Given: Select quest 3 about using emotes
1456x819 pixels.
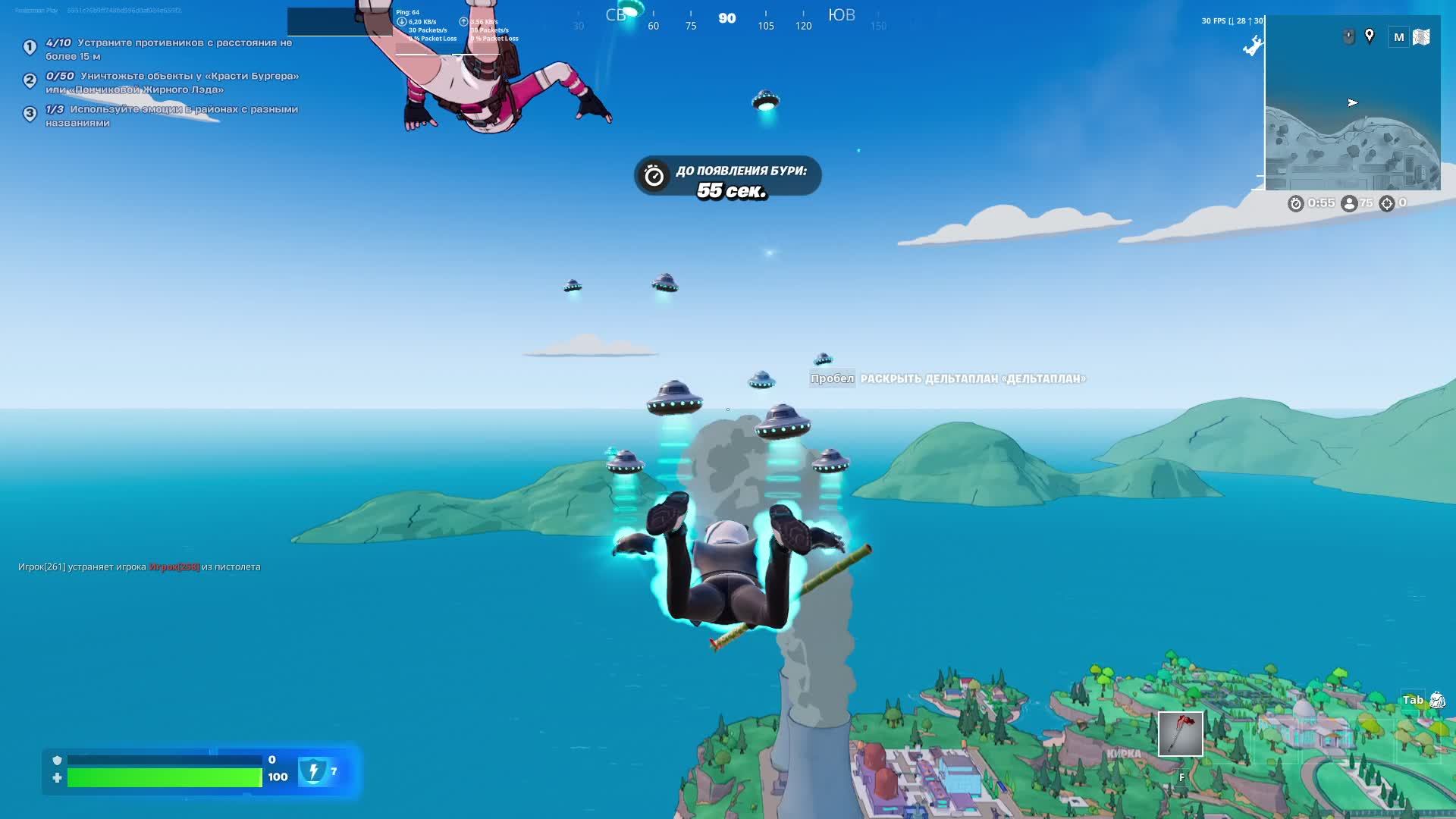Looking at the screenshot, I should click(x=171, y=116).
